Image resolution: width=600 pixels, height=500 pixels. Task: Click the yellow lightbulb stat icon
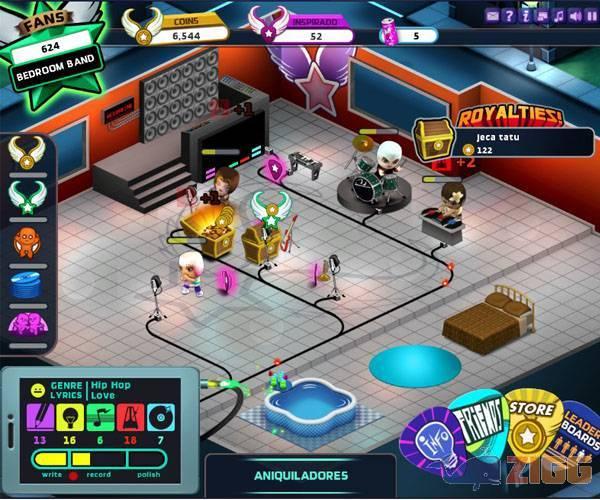pyautogui.click(x=70, y=415)
